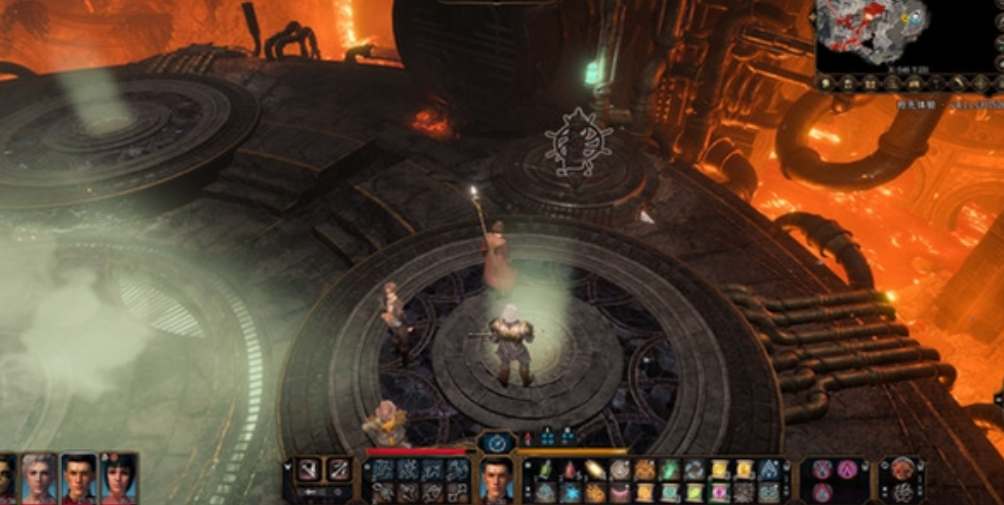This screenshot has width=1004, height=505.
Task: Select the melee weapon slot on the hotbar
Action: 310,469
